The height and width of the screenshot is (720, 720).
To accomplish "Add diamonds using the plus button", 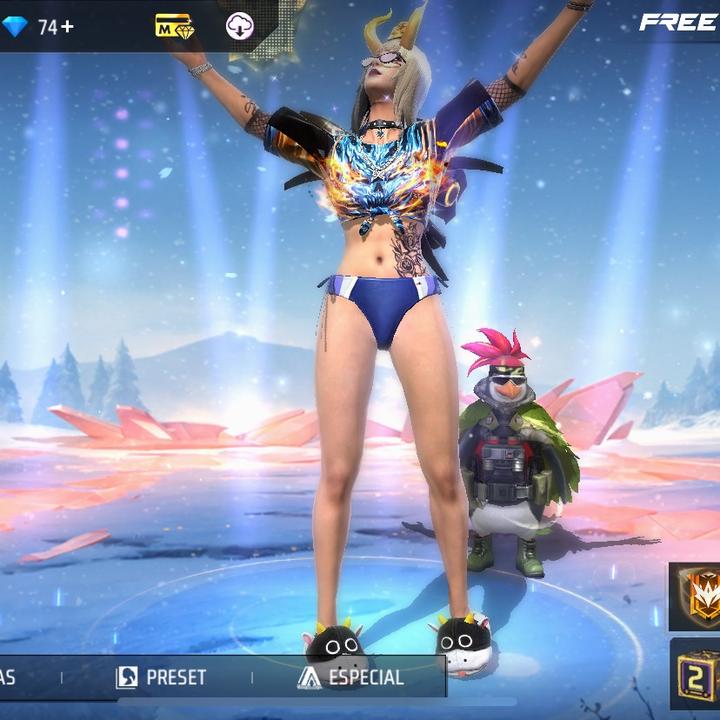I will point(67,27).
